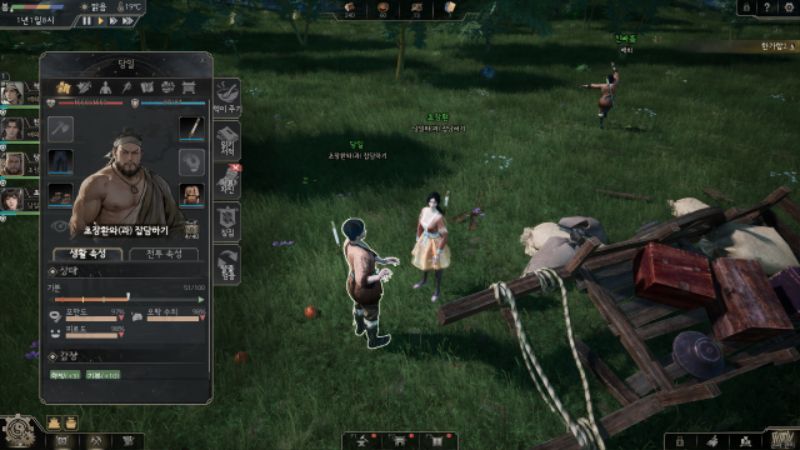Open the settings gear icon
This screenshot has width=800, height=450.
click(x=790, y=7)
